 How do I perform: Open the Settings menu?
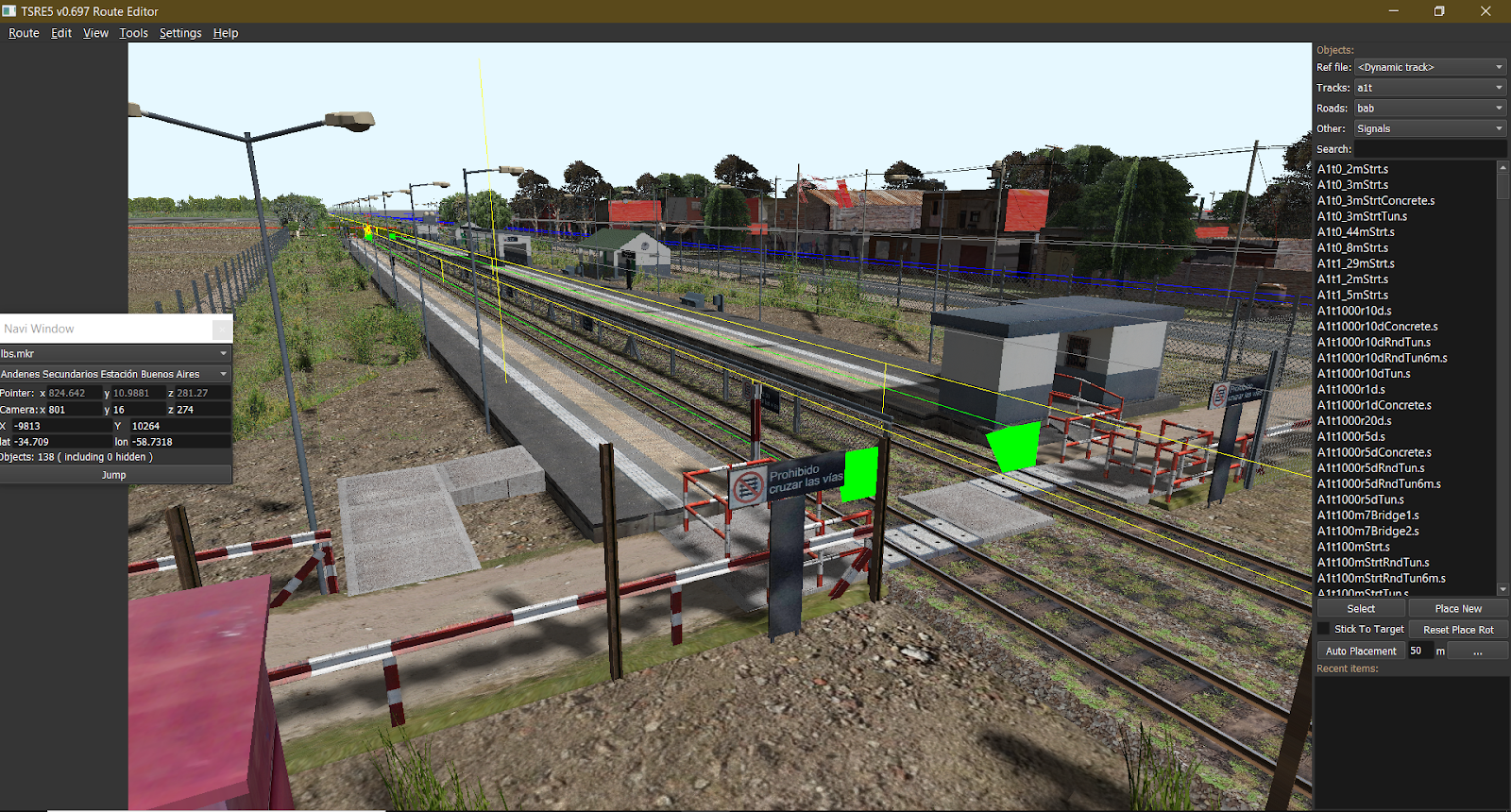[x=179, y=32]
